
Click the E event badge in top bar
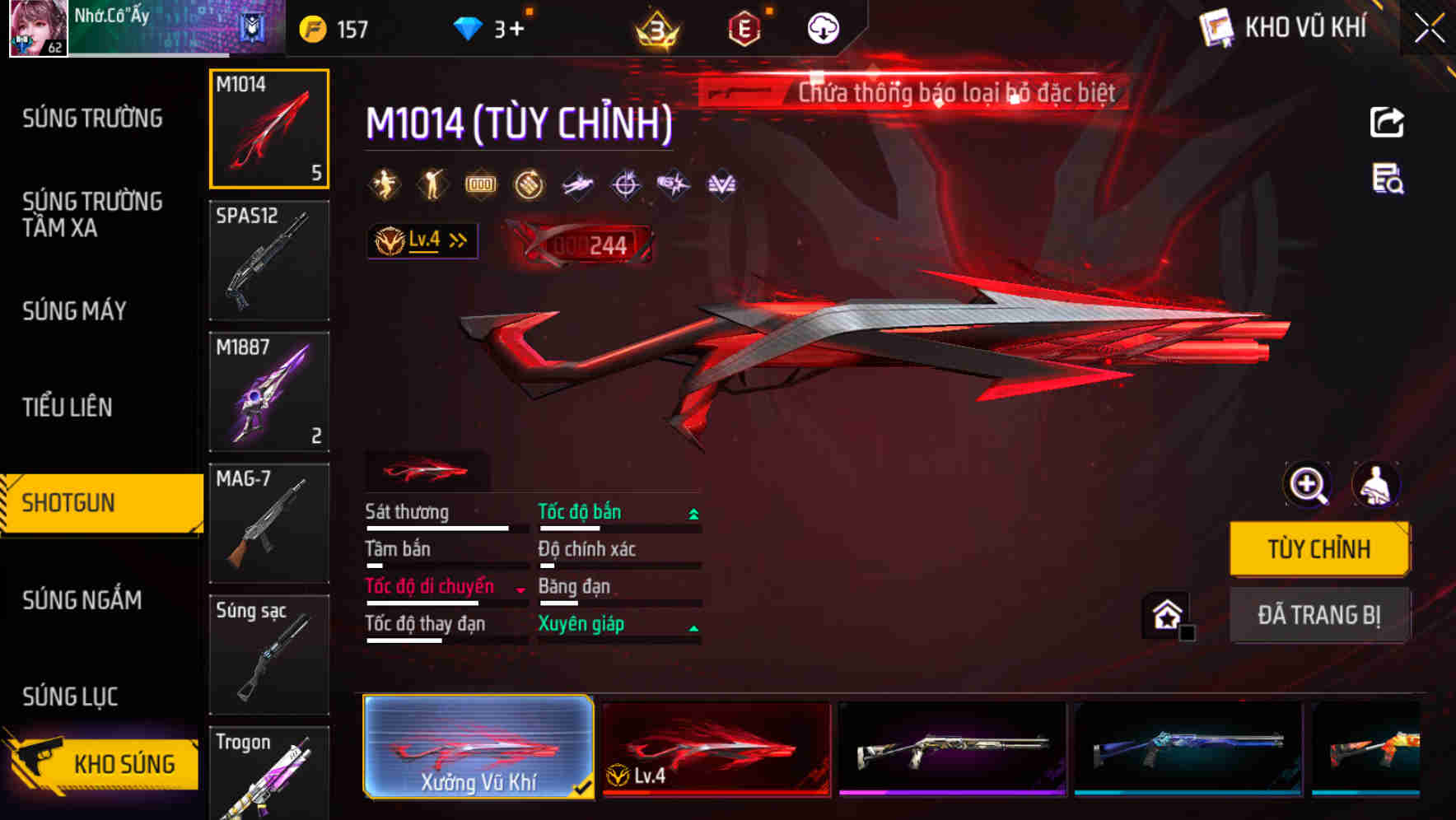pos(744,27)
